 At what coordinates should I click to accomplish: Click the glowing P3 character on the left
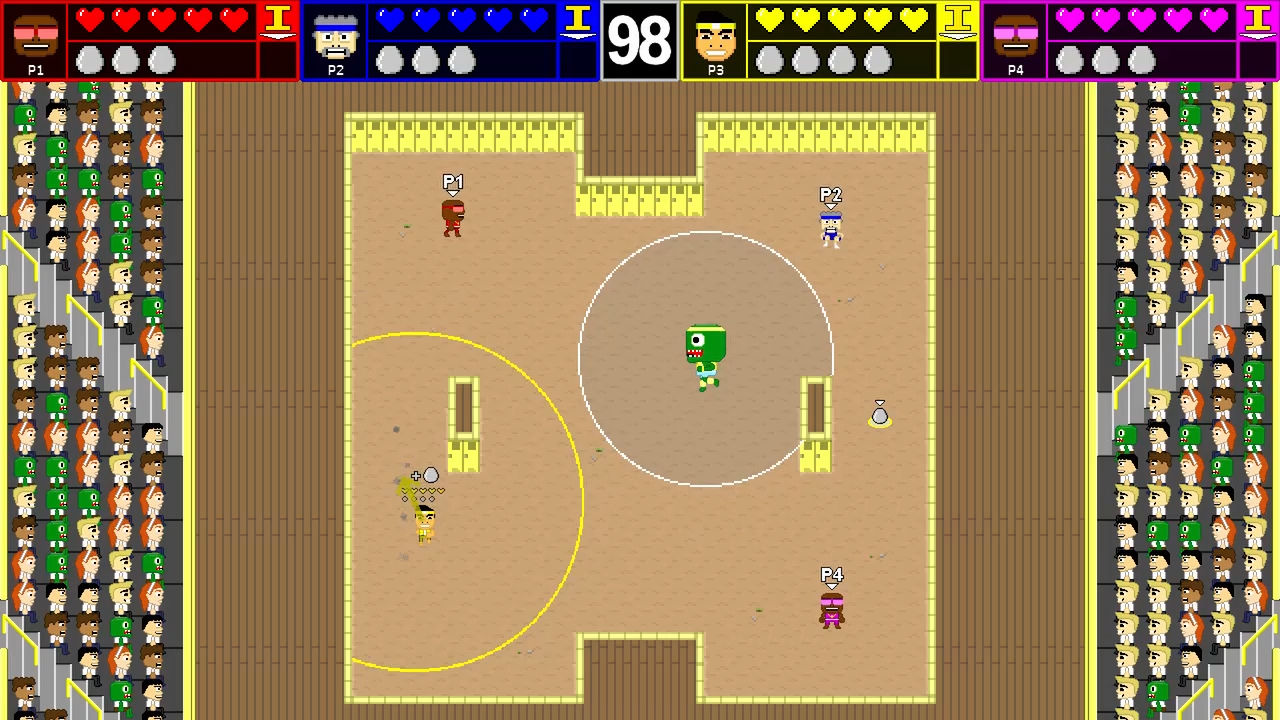tap(424, 525)
